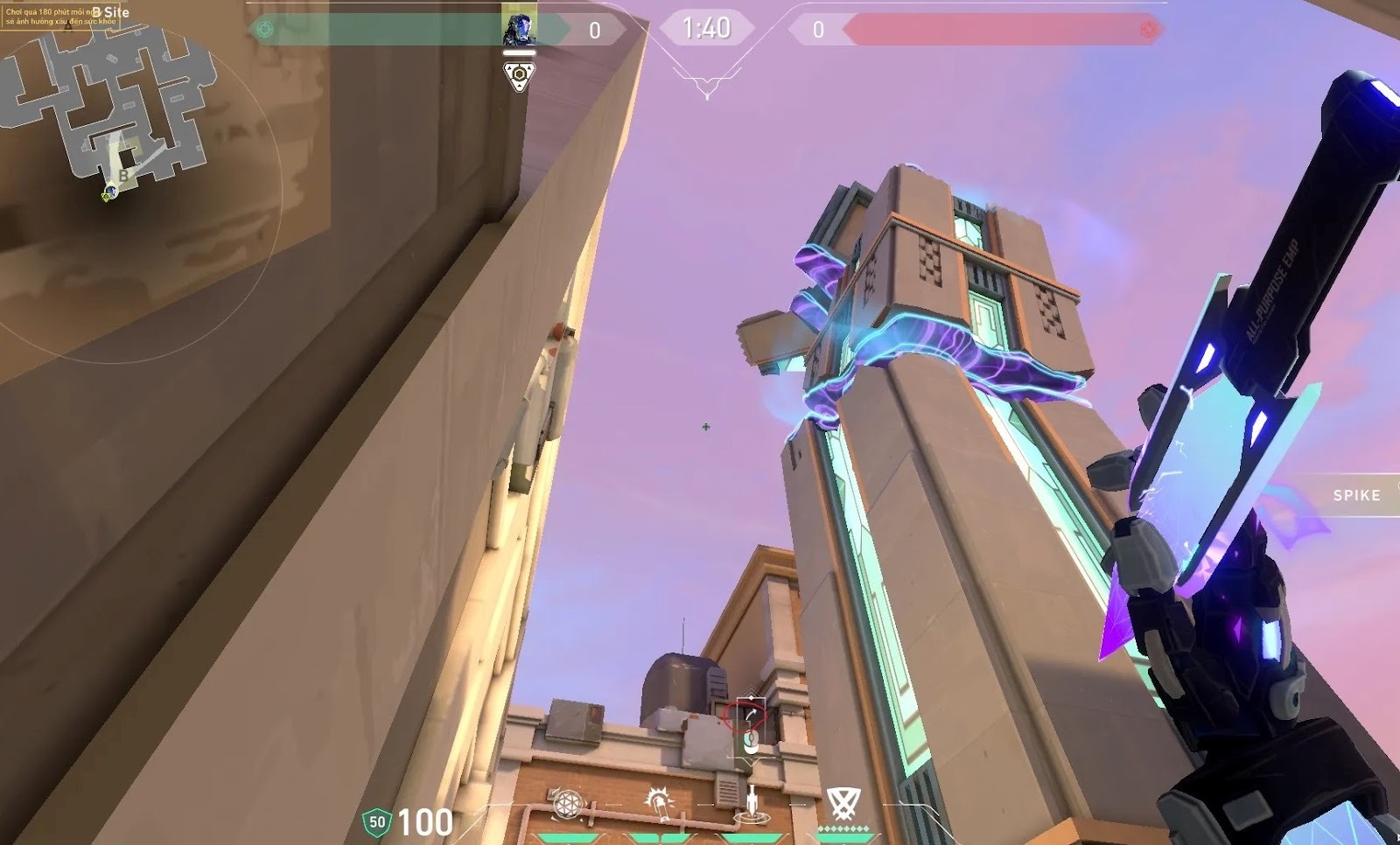1400x845 pixels.
Task: Select the SPIKE inventory slot
Action: click(x=1355, y=495)
